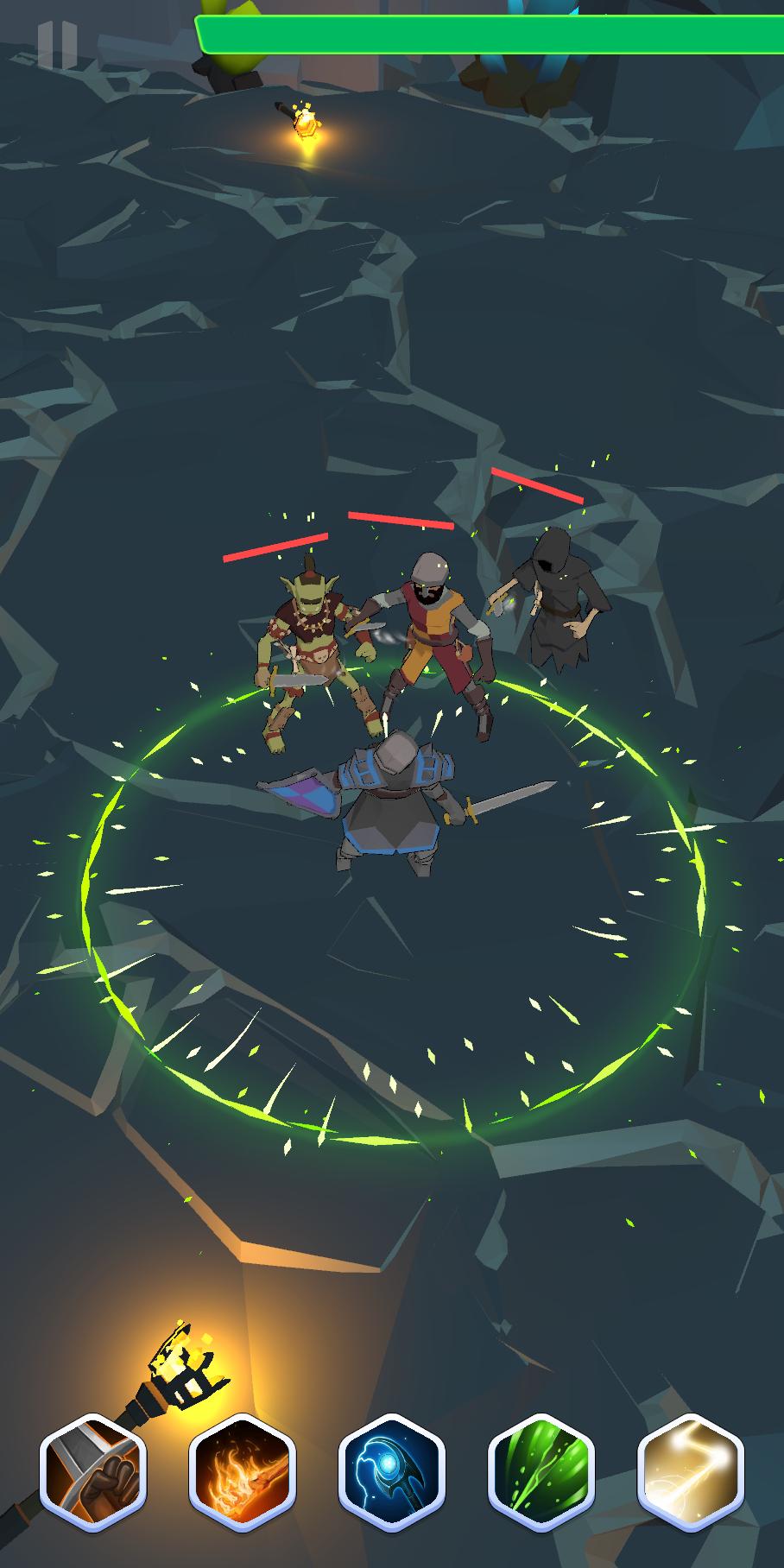Activate the fist punch ability
784x1568 pixels.
tap(93, 1472)
